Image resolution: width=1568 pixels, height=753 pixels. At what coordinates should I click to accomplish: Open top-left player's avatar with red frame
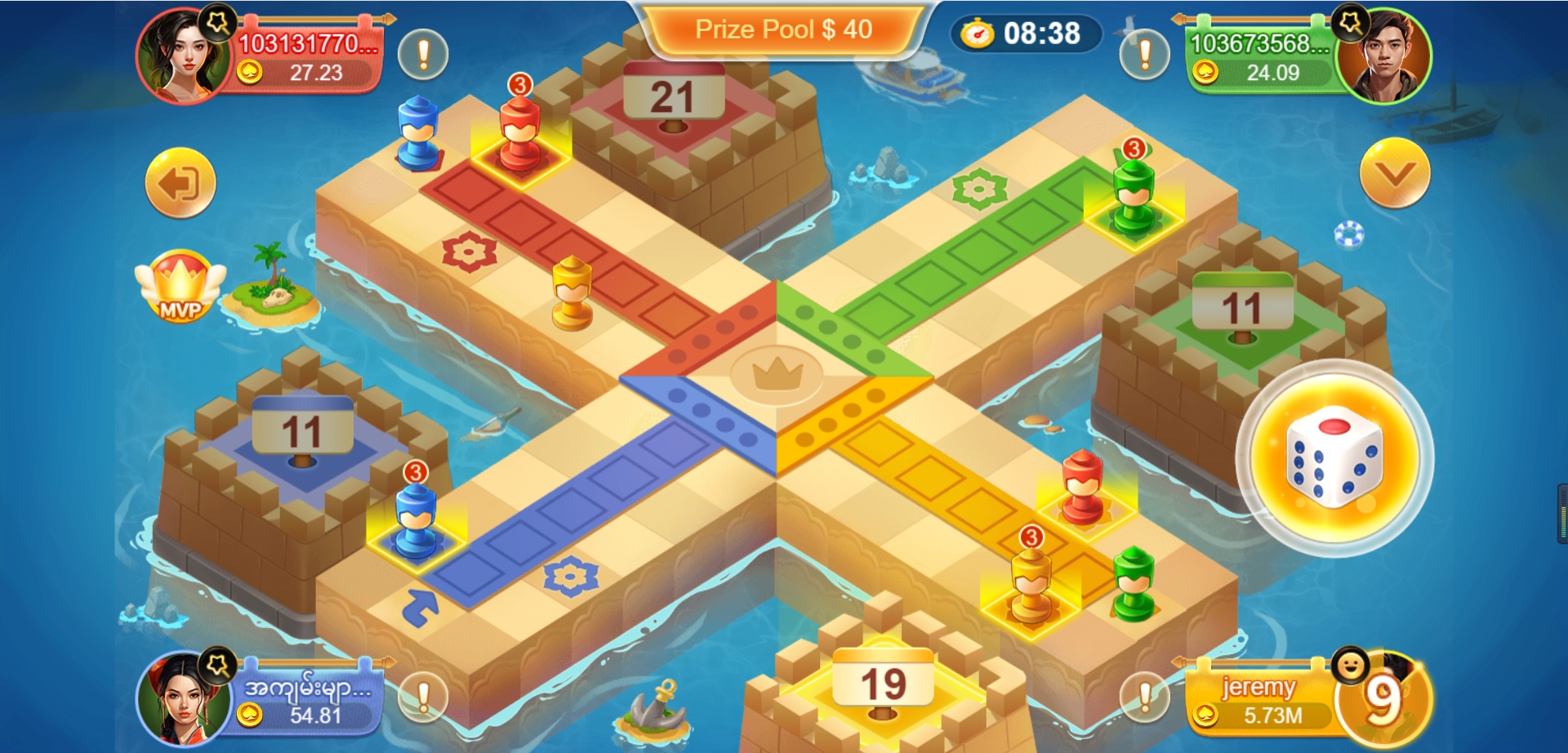click(x=184, y=56)
